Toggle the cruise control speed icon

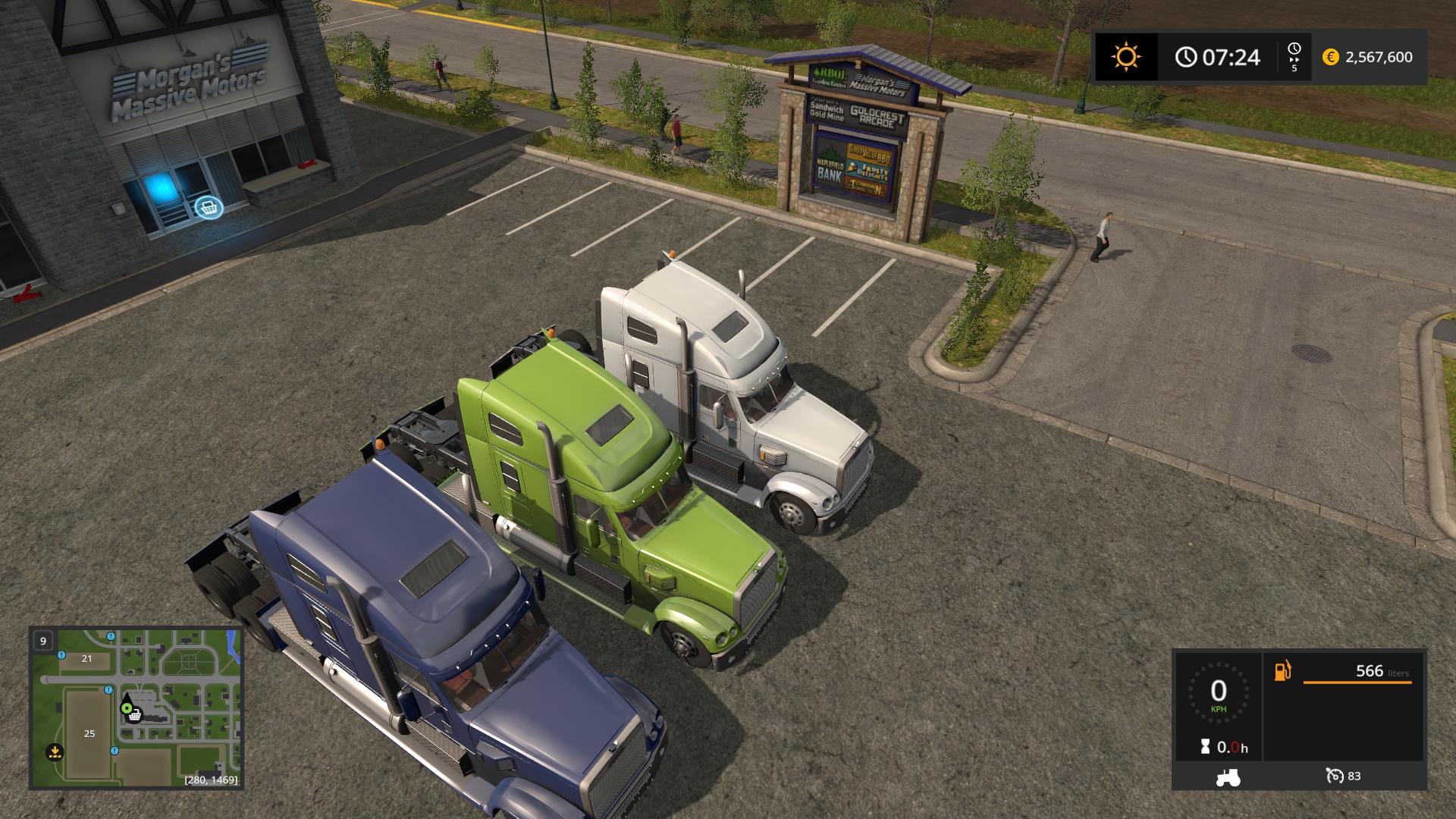pyautogui.click(x=1335, y=776)
